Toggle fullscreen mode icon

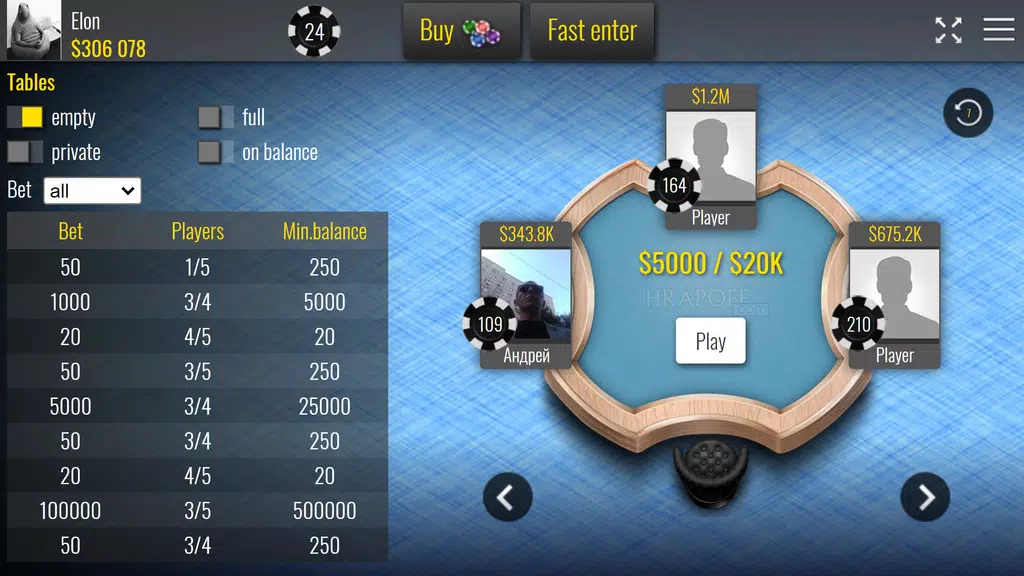[x=948, y=30]
